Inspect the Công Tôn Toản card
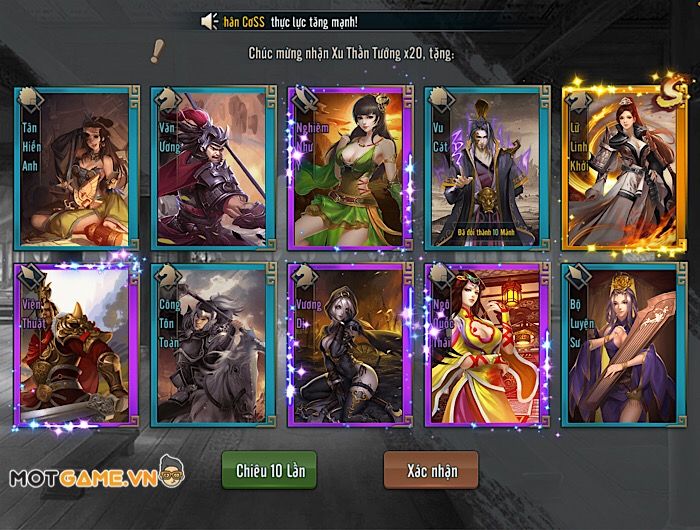The height and width of the screenshot is (530, 700). 209,342
